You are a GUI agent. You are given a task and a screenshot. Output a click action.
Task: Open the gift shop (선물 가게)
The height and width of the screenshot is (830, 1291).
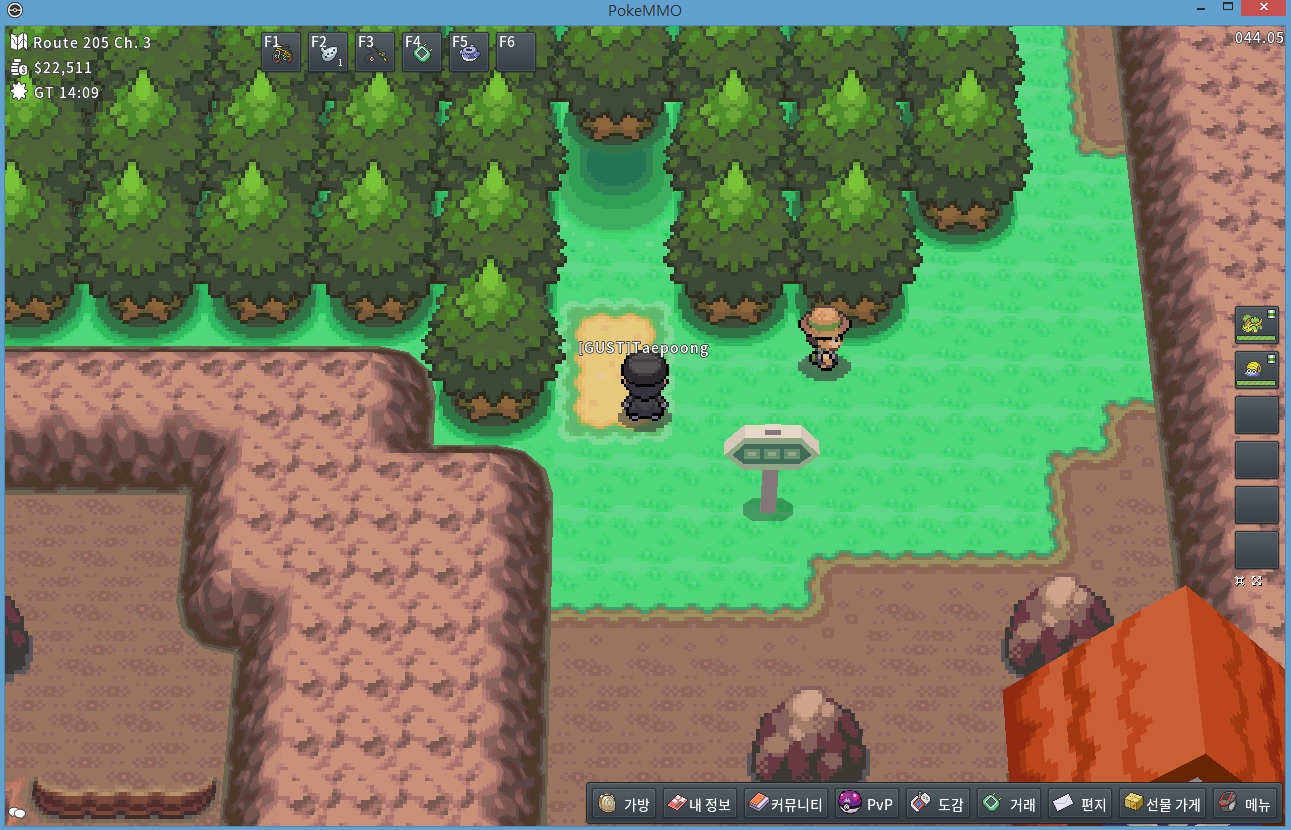pyautogui.click(x=1161, y=804)
